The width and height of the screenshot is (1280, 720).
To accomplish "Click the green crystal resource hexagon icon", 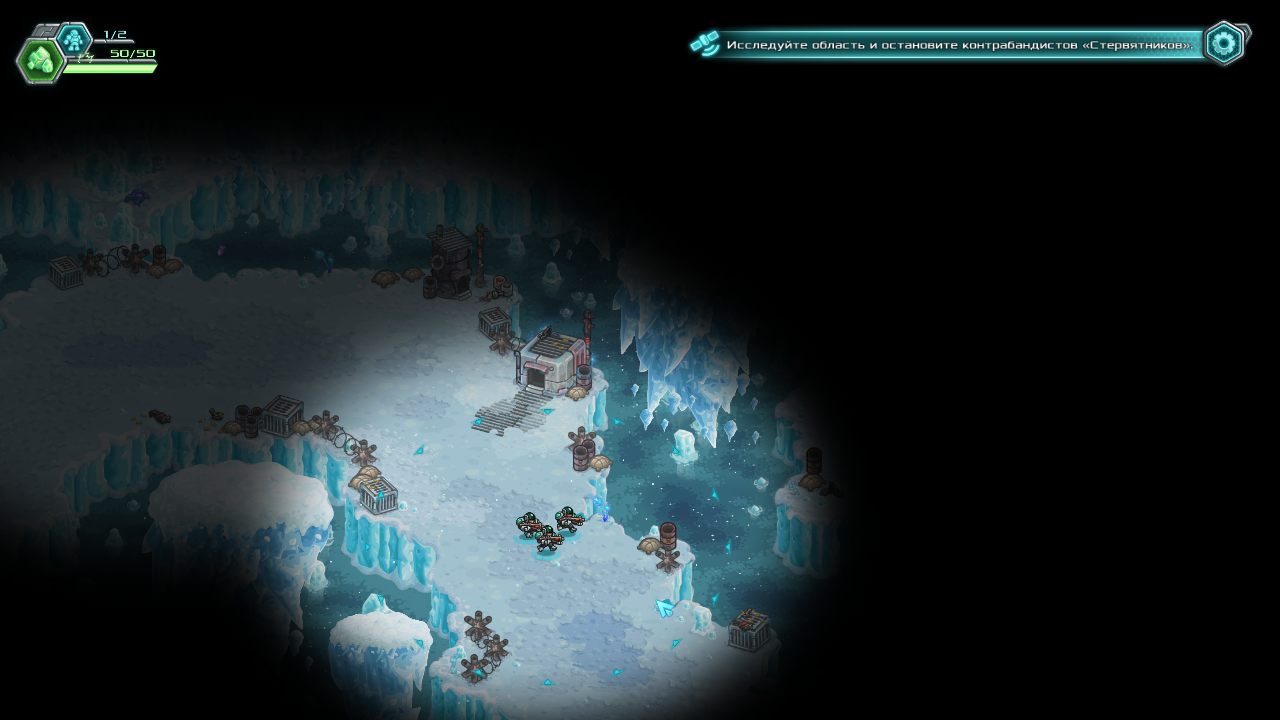I will [x=40, y=61].
